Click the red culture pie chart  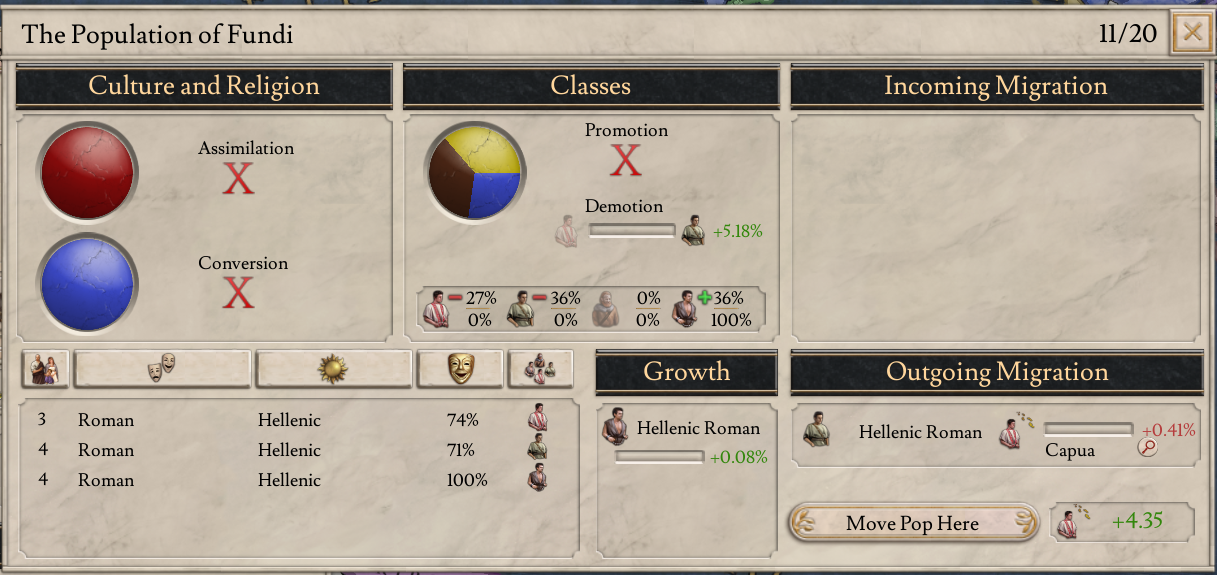(x=87, y=172)
